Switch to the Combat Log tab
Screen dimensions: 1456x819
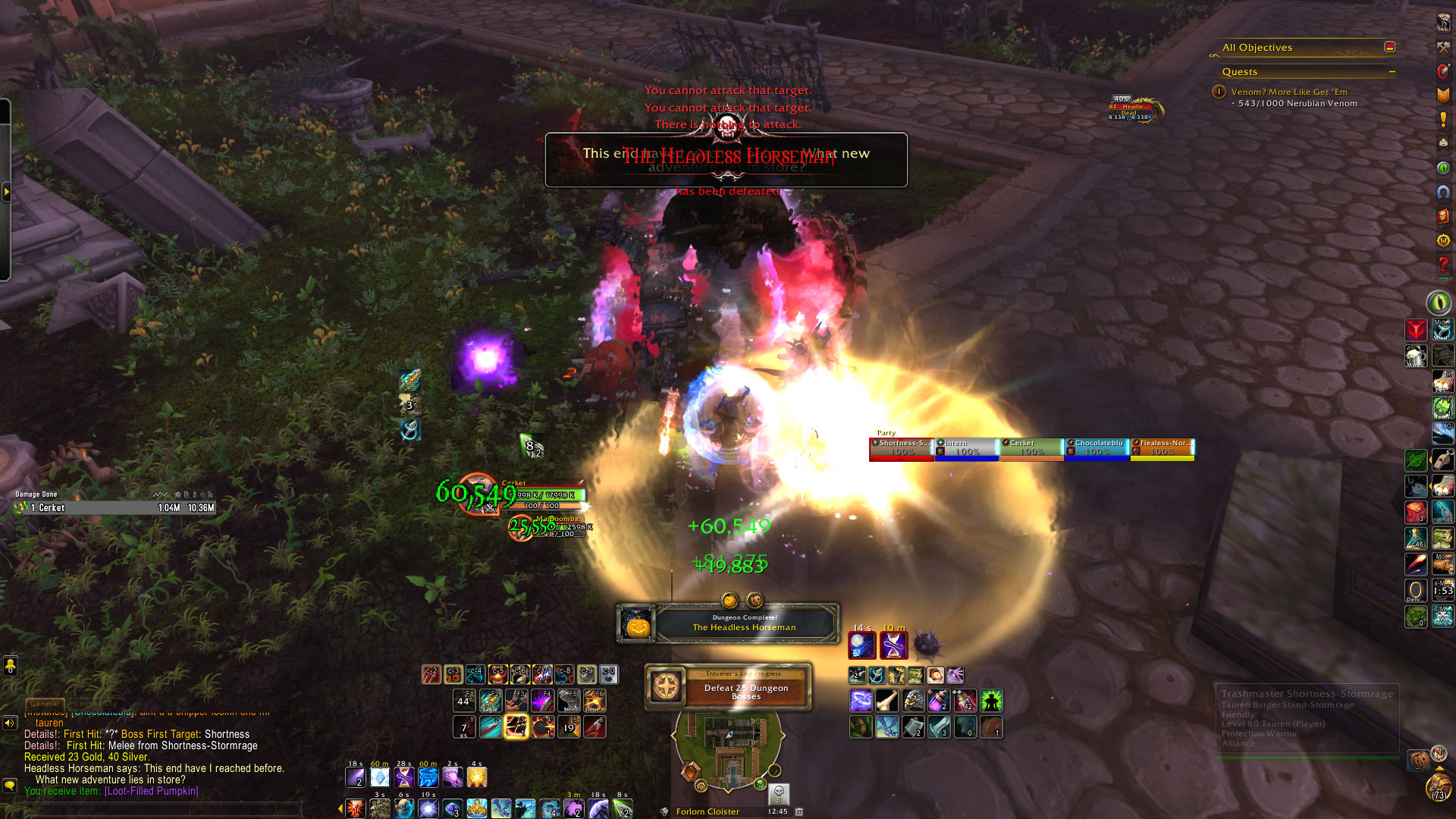(97, 704)
